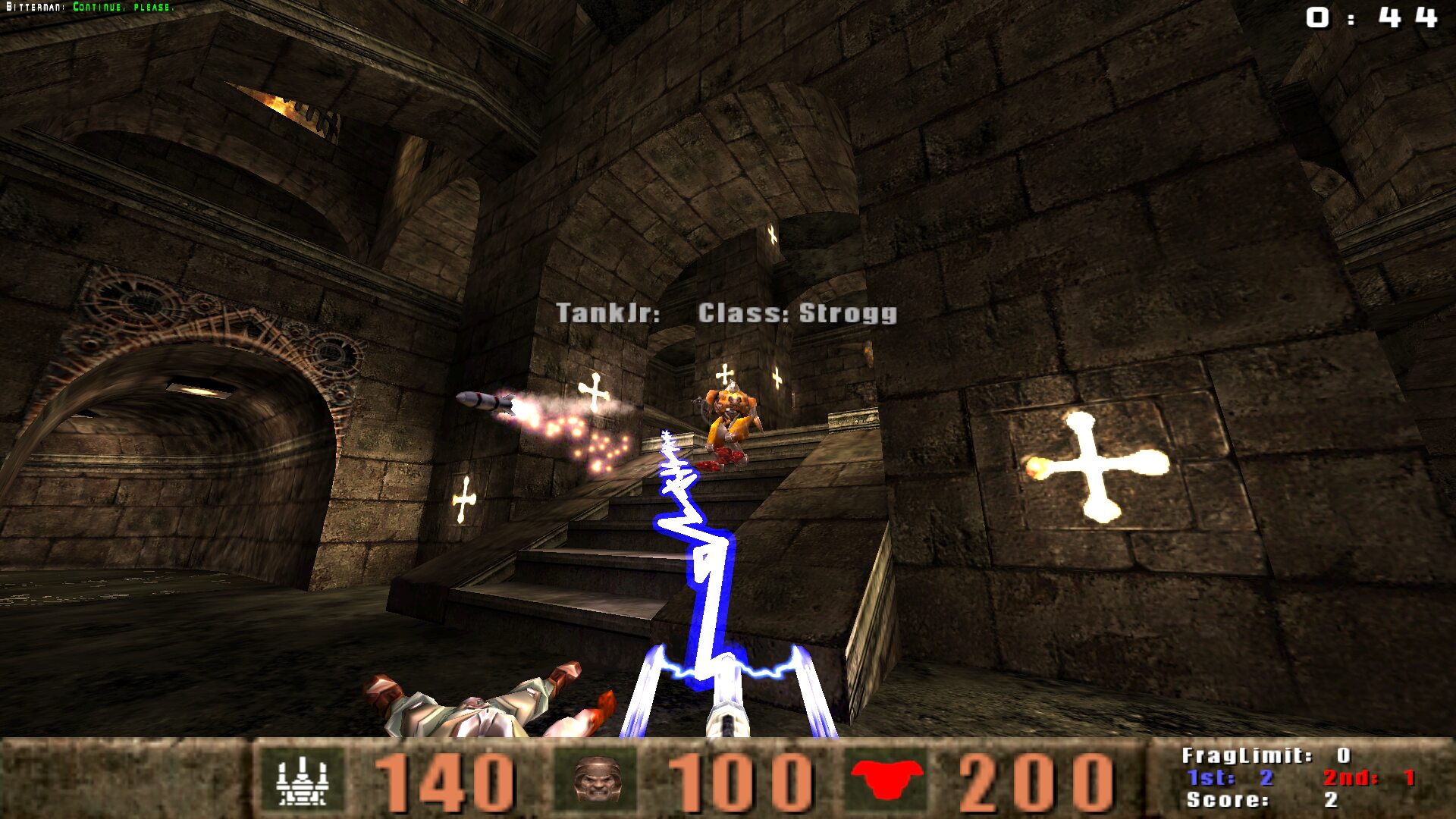Select the player face portrait icon
This screenshot has height=819, width=1456.
pyautogui.click(x=597, y=780)
